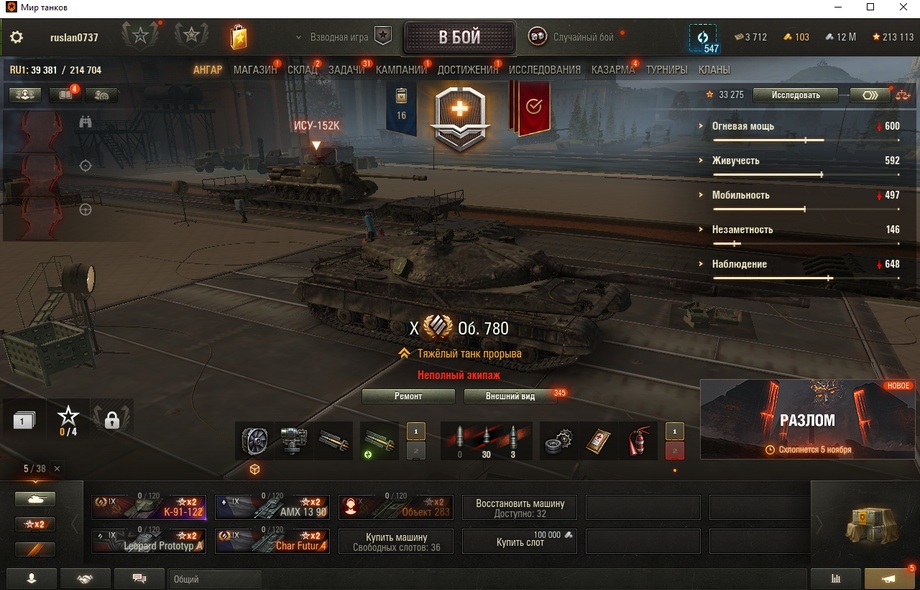Open the ИССЛЕДОВАНИЯ tab
Image resolution: width=920 pixels, height=590 pixels.
pos(544,70)
